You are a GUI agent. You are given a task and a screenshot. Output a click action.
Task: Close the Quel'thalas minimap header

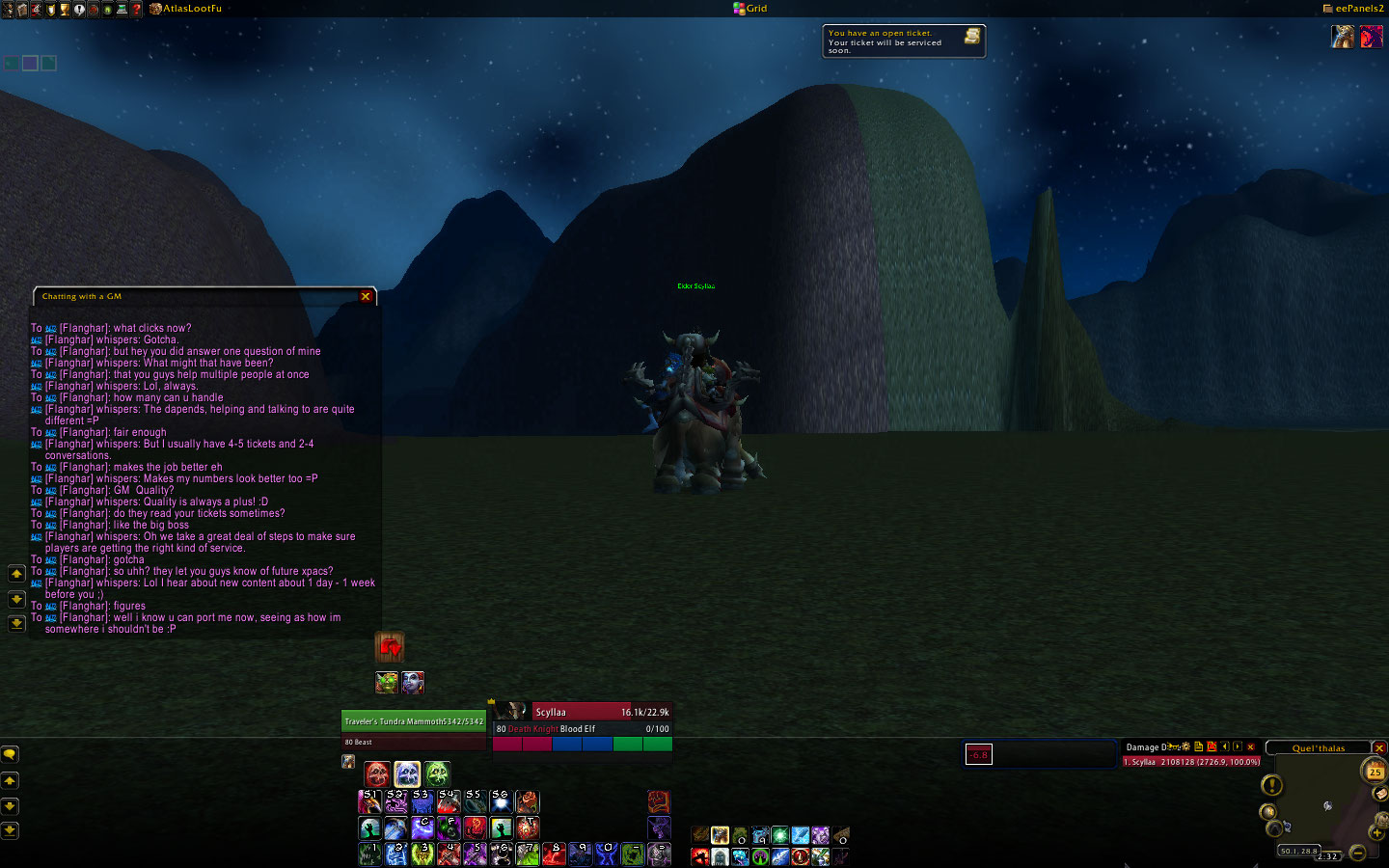(x=1379, y=748)
